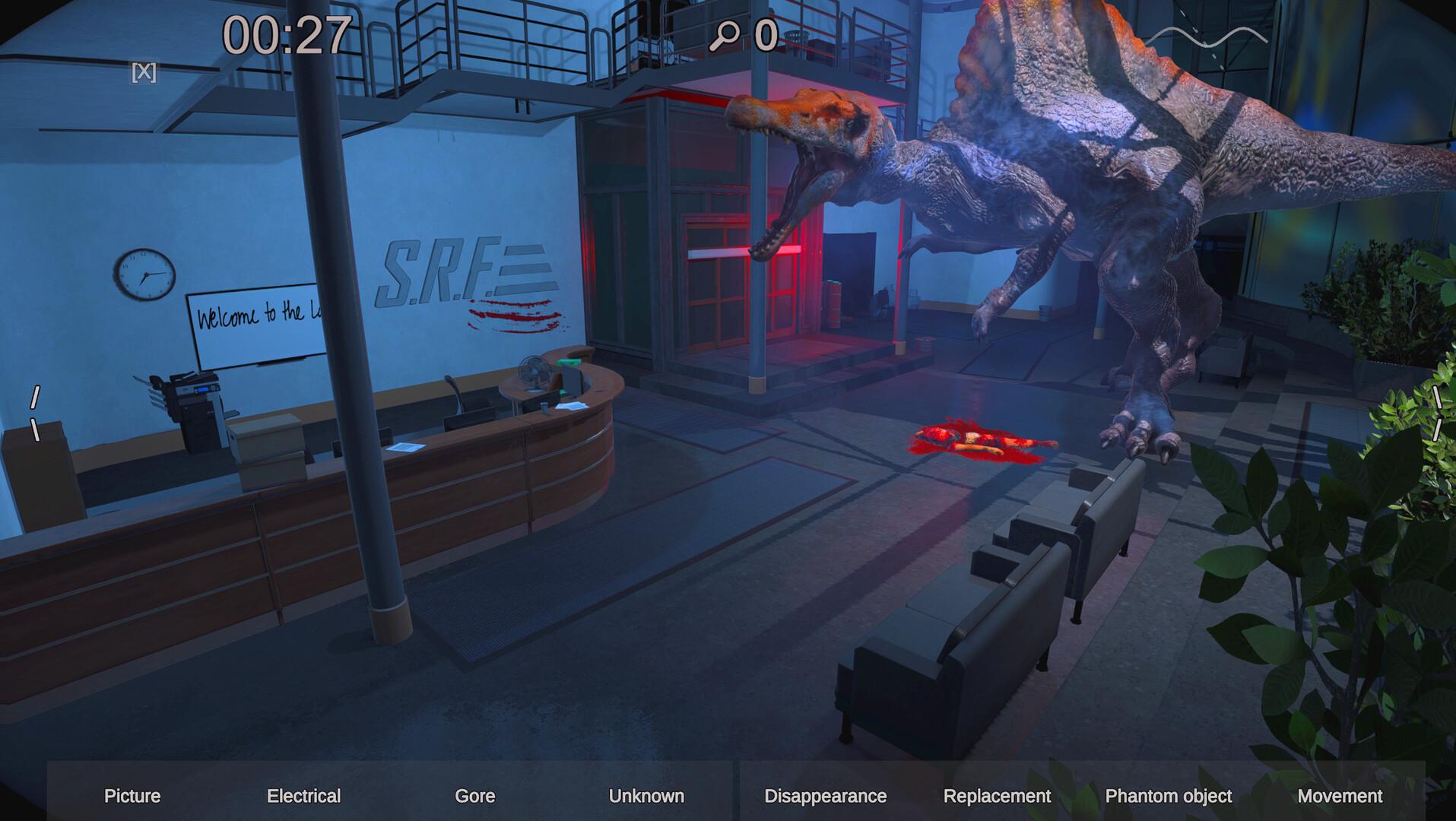
Task: Close the view with the [X] button
Action: click(144, 72)
